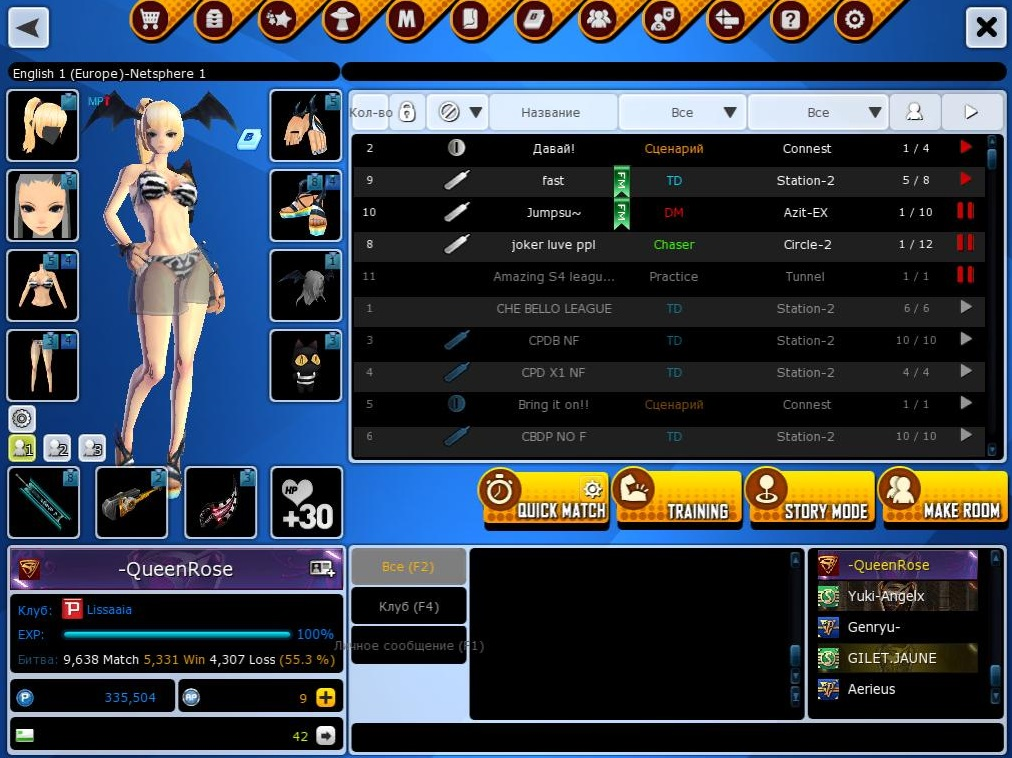The height and width of the screenshot is (758, 1012).
Task: Select the 'Jumpsu~' DM room
Action: (553, 213)
